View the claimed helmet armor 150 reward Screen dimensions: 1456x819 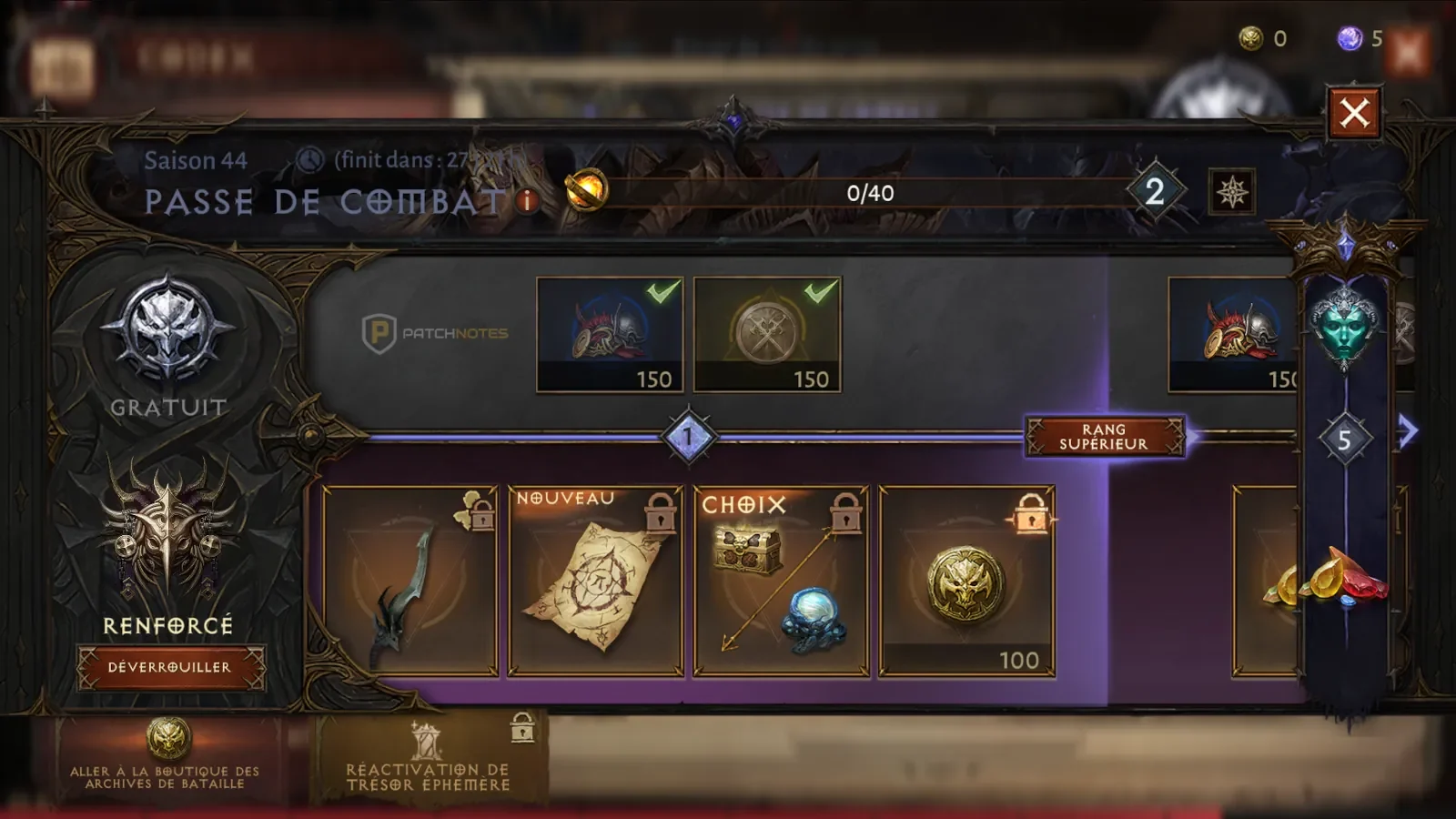(610, 334)
